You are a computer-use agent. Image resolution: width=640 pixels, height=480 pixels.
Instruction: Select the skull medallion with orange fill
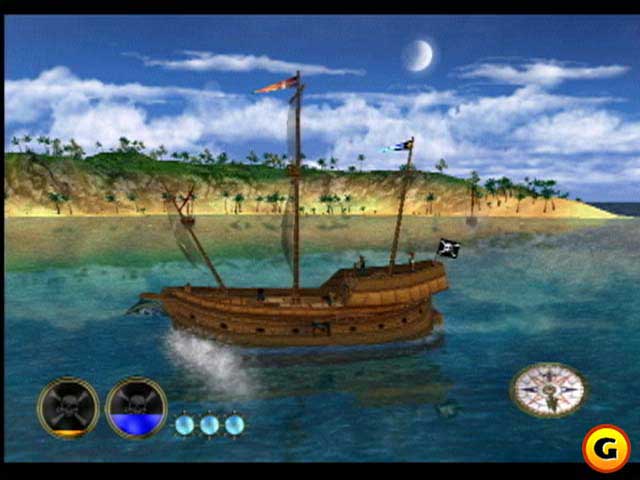68,408
